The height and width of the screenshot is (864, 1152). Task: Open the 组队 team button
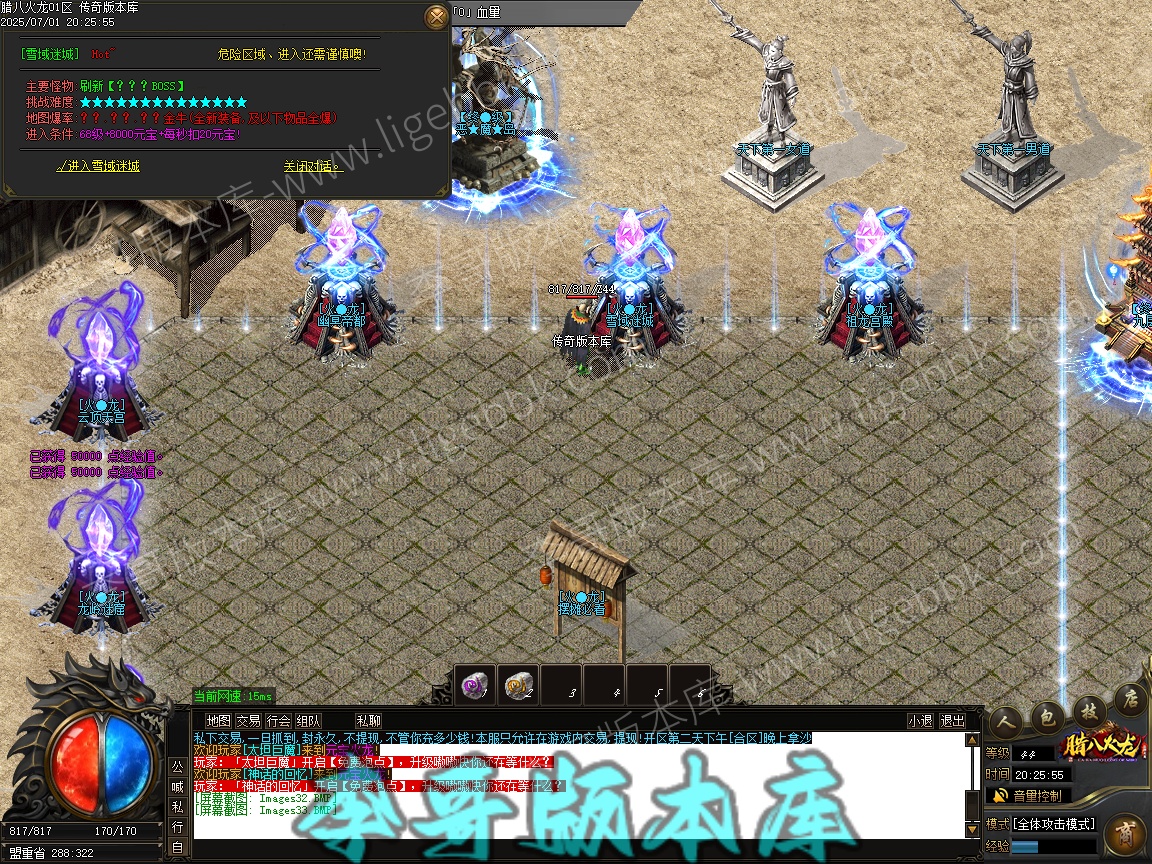(x=309, y=720)
